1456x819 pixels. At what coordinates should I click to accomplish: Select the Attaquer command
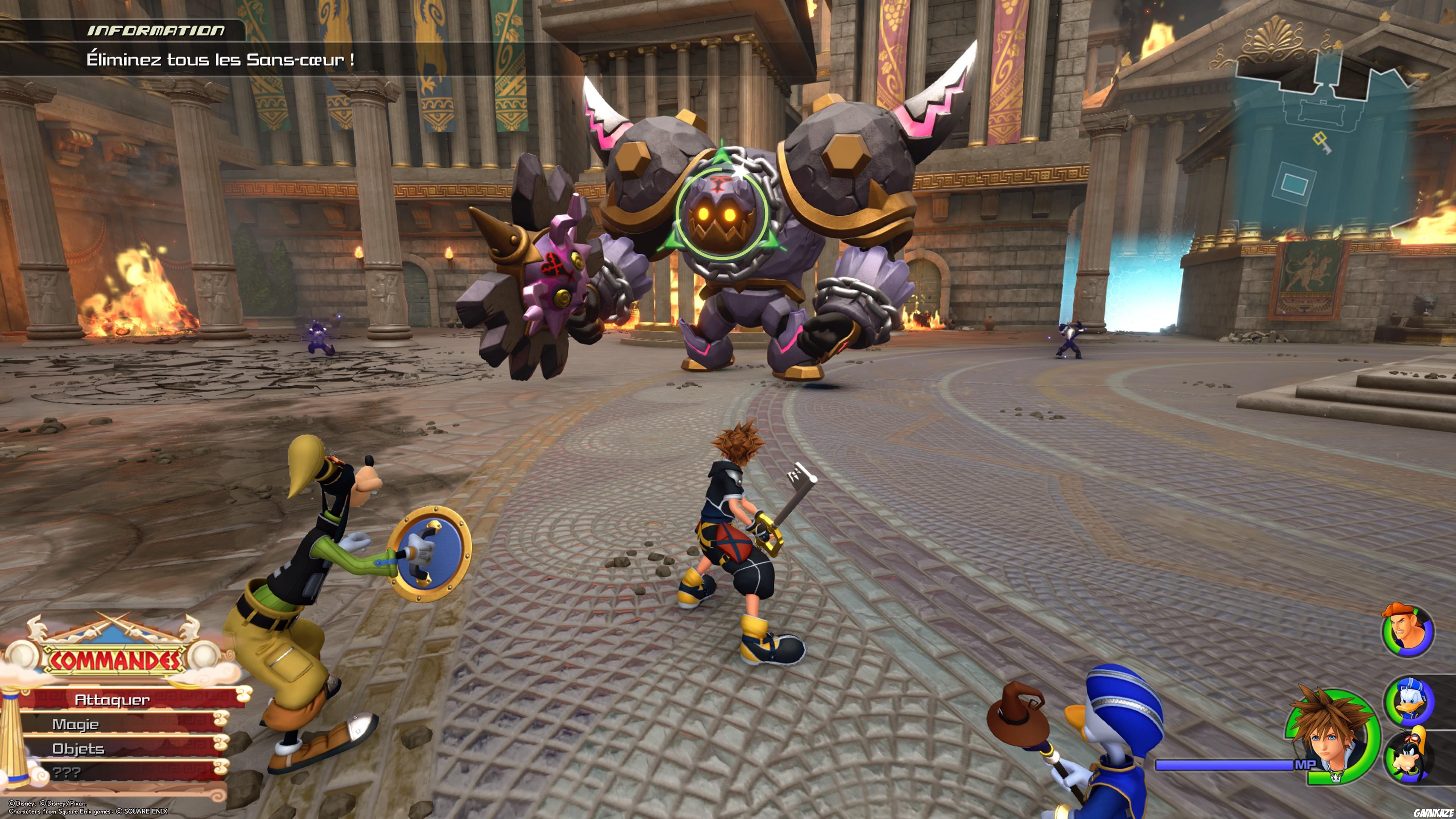(113, 700)
